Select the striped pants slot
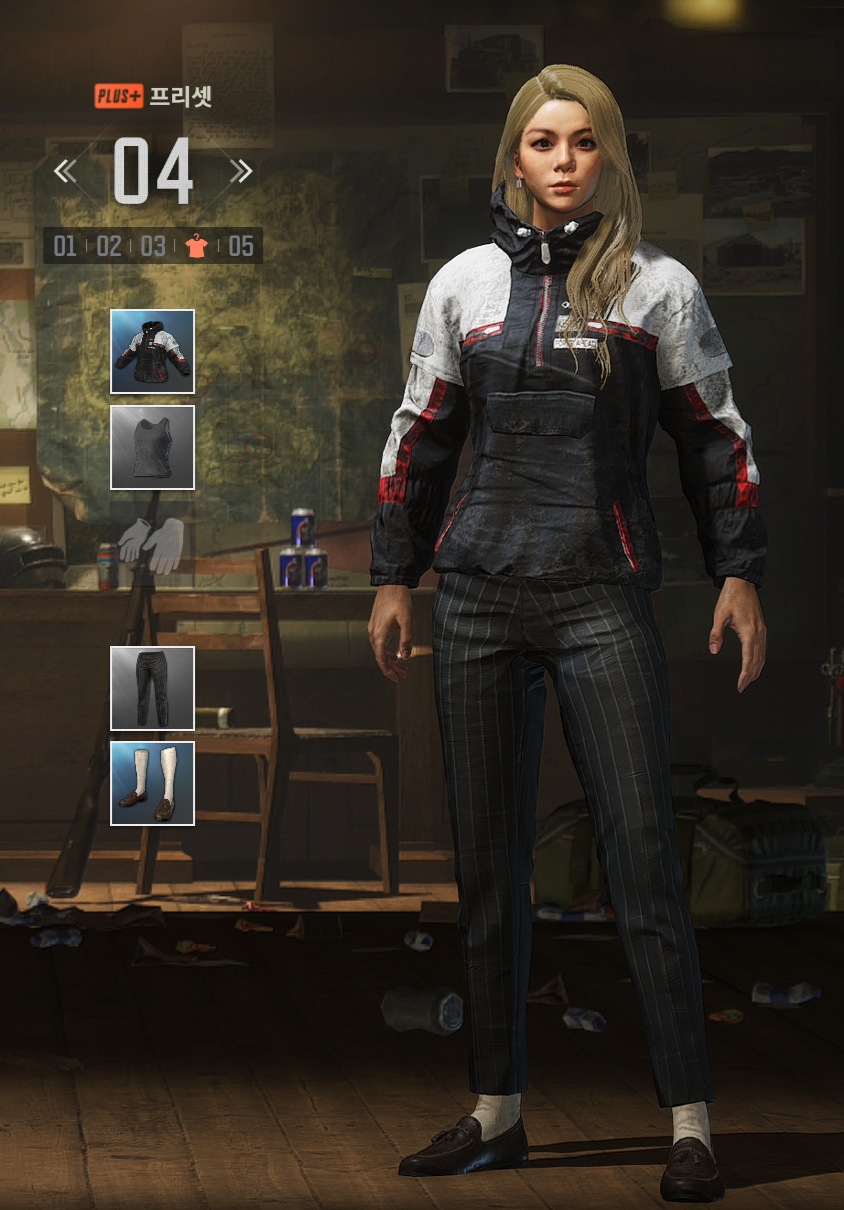844x1210 pixels. (152, 688)
